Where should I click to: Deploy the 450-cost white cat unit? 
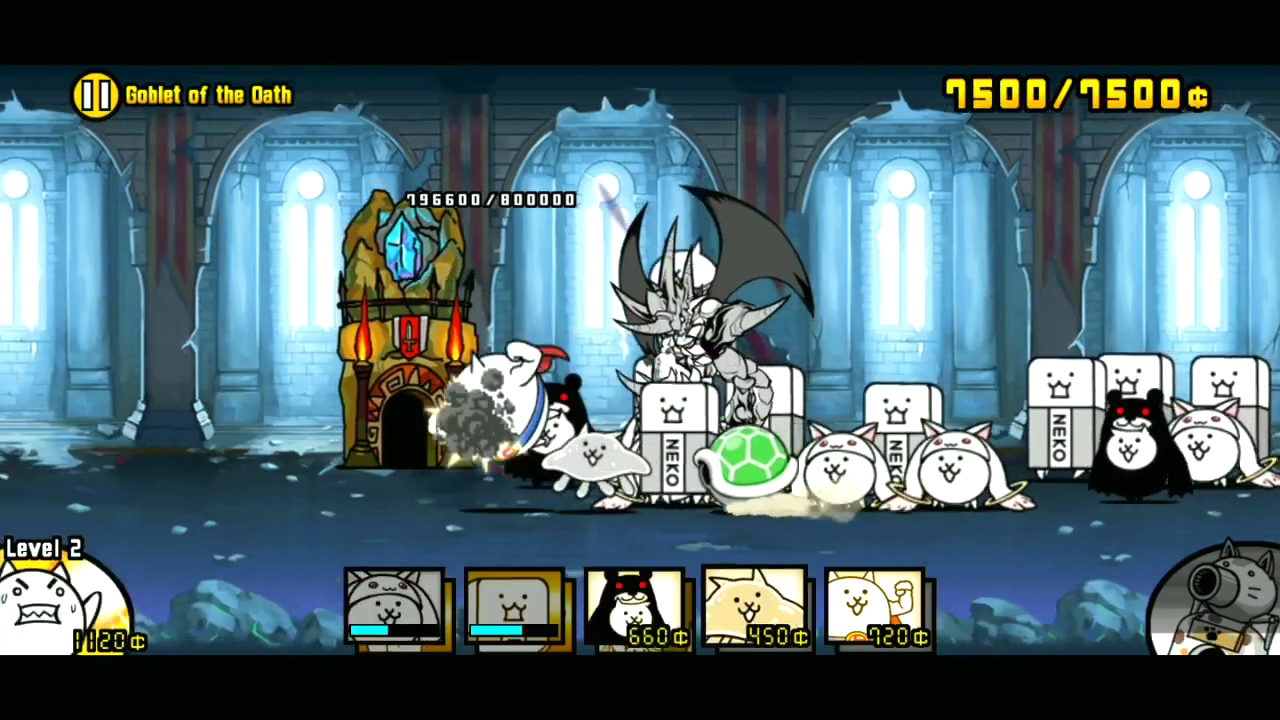click(x=757, y=605)
